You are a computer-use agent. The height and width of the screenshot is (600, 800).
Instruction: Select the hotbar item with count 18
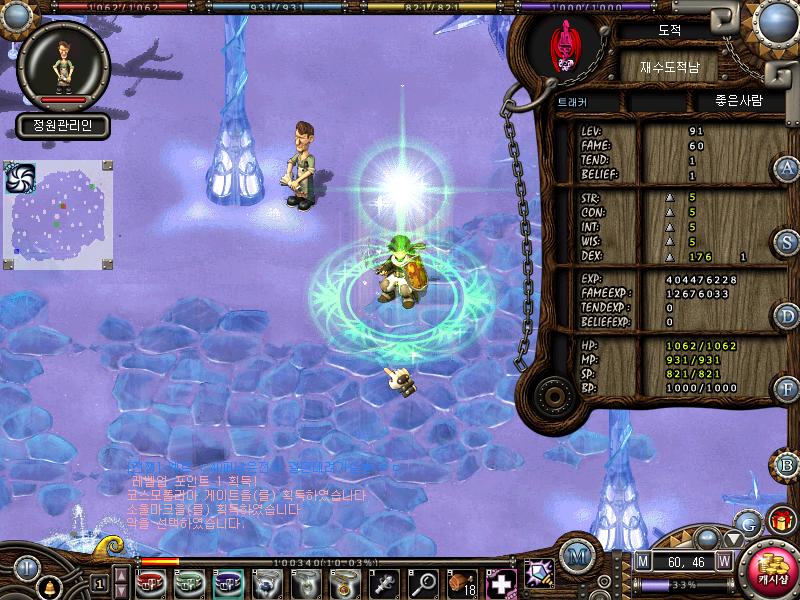point(462,582)
